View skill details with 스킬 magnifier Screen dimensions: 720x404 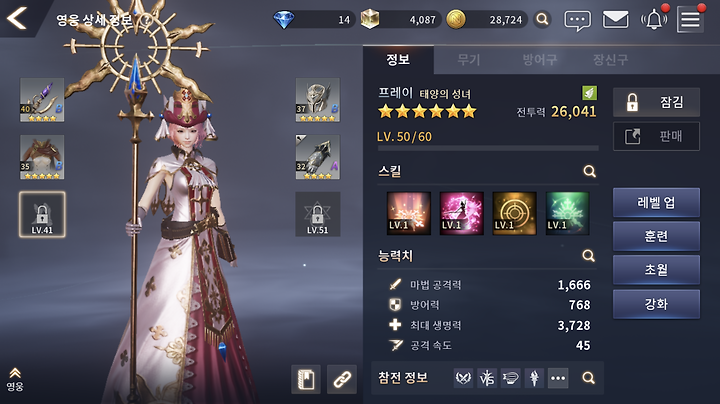590,171
